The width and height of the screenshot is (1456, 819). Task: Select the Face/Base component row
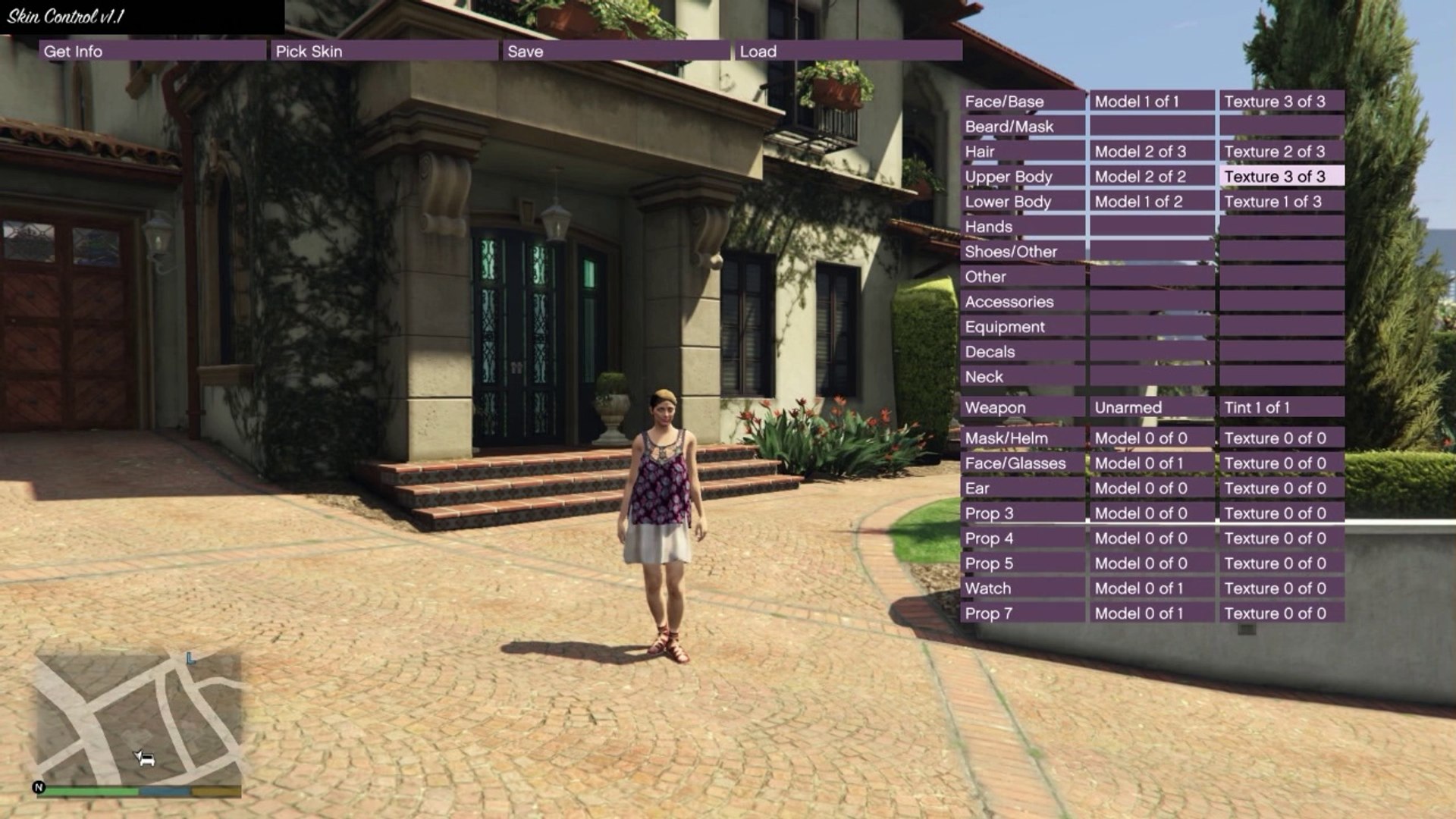click(1022, 101)
